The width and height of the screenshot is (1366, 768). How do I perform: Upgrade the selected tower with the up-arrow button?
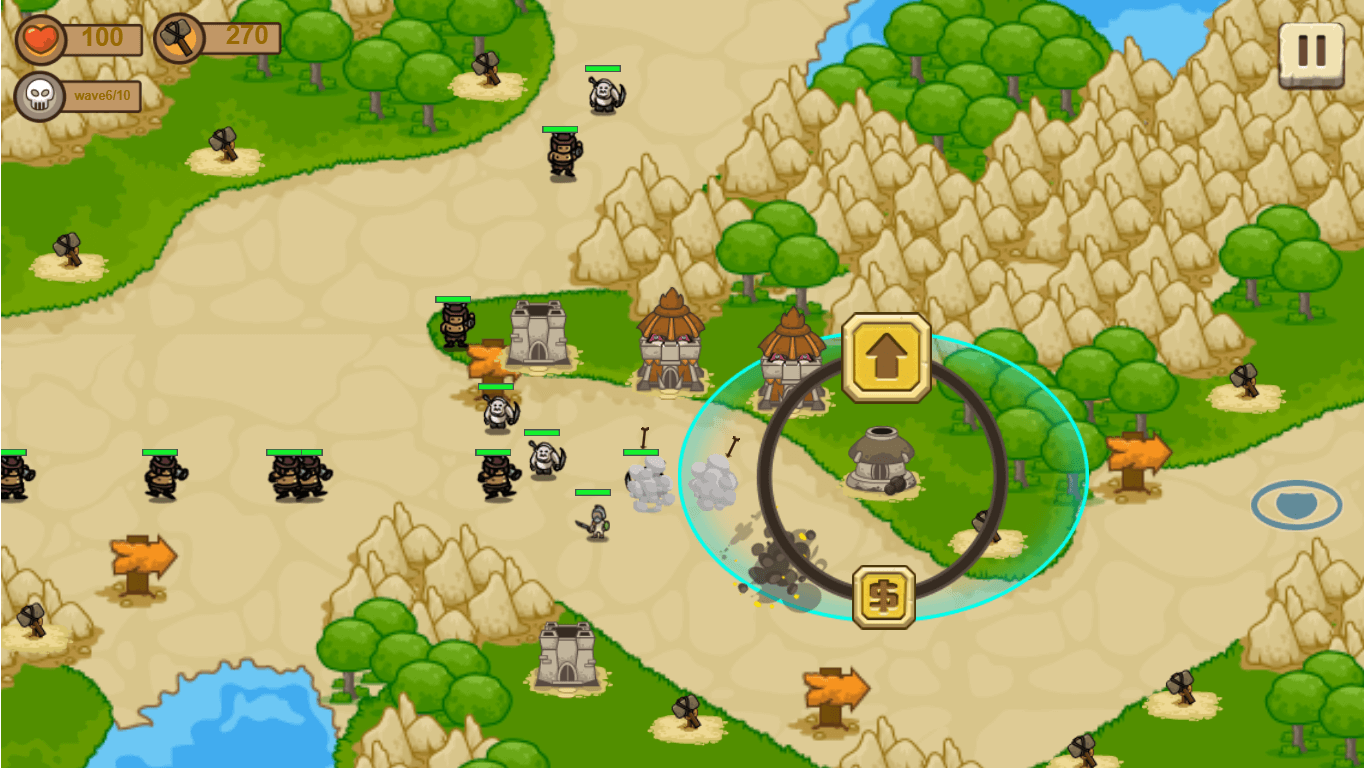click(886, 358)
